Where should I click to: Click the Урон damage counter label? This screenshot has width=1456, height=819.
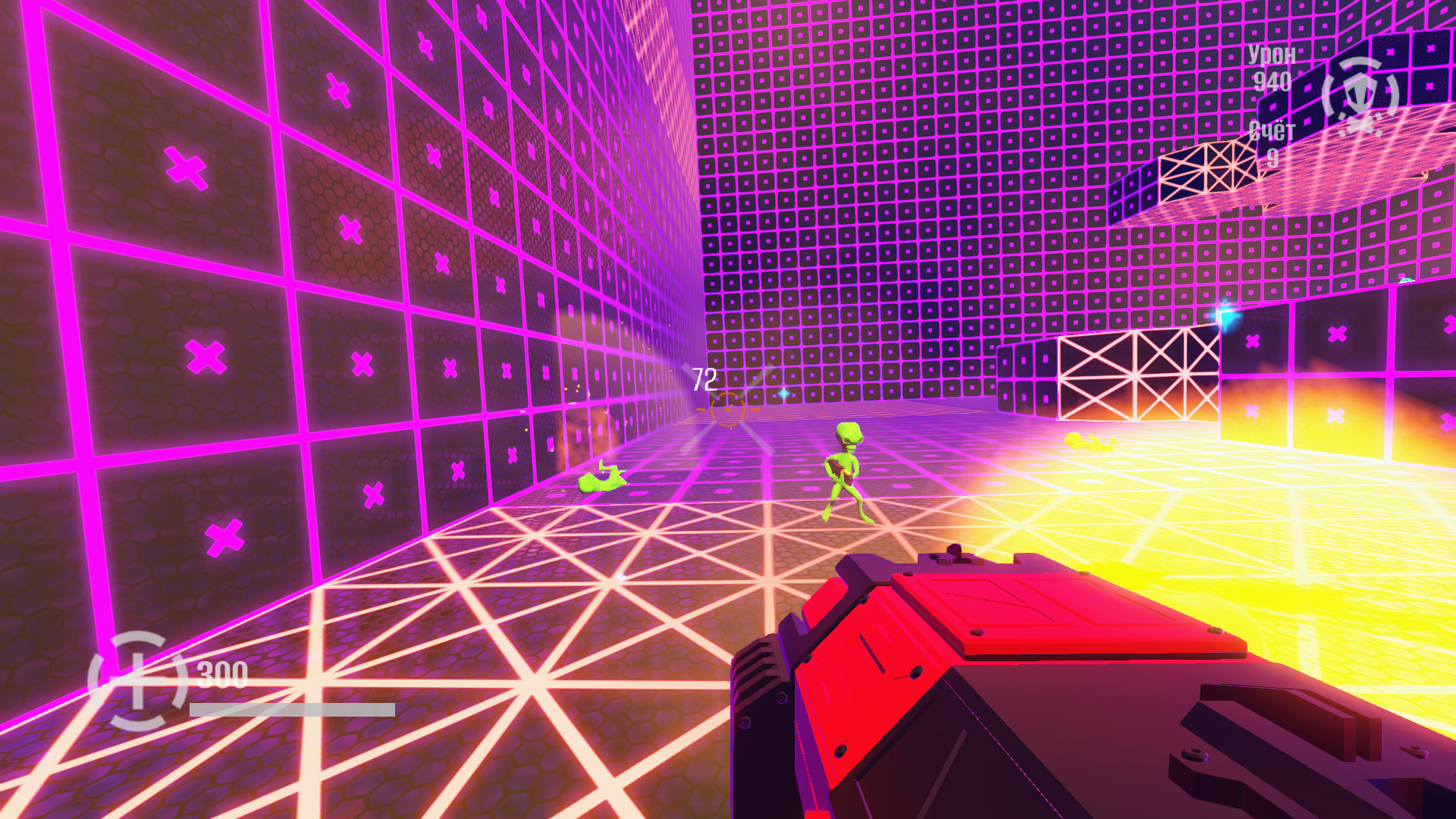1271,55
